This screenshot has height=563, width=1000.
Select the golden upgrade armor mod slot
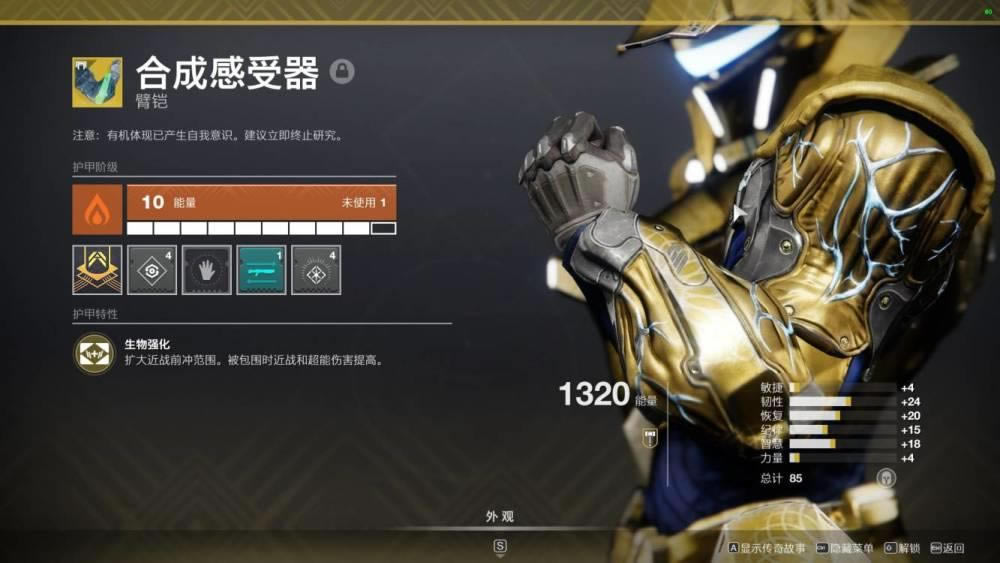(x=97, y=270)
